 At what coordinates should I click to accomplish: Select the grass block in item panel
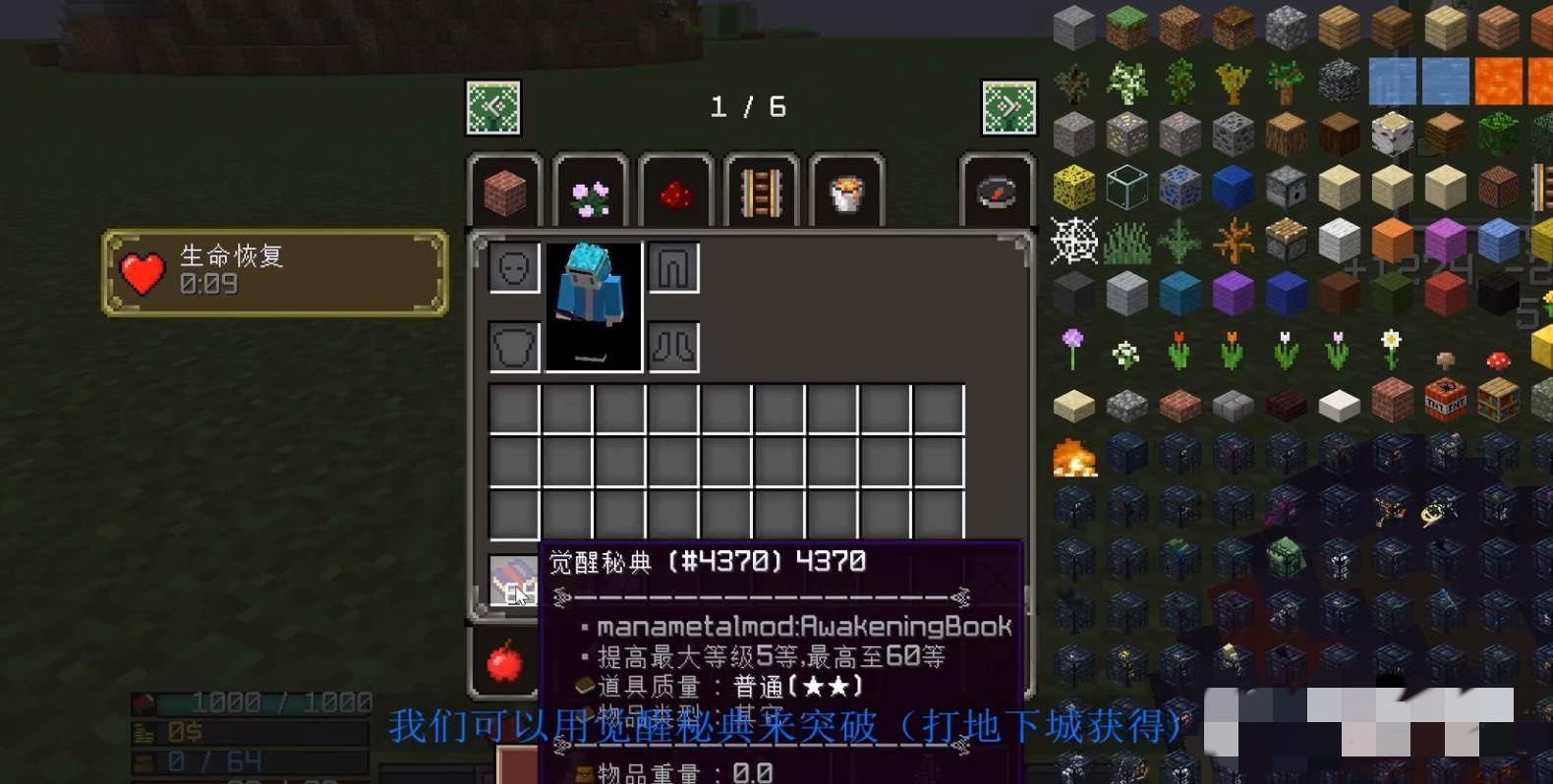click(x=1124, y=27)
